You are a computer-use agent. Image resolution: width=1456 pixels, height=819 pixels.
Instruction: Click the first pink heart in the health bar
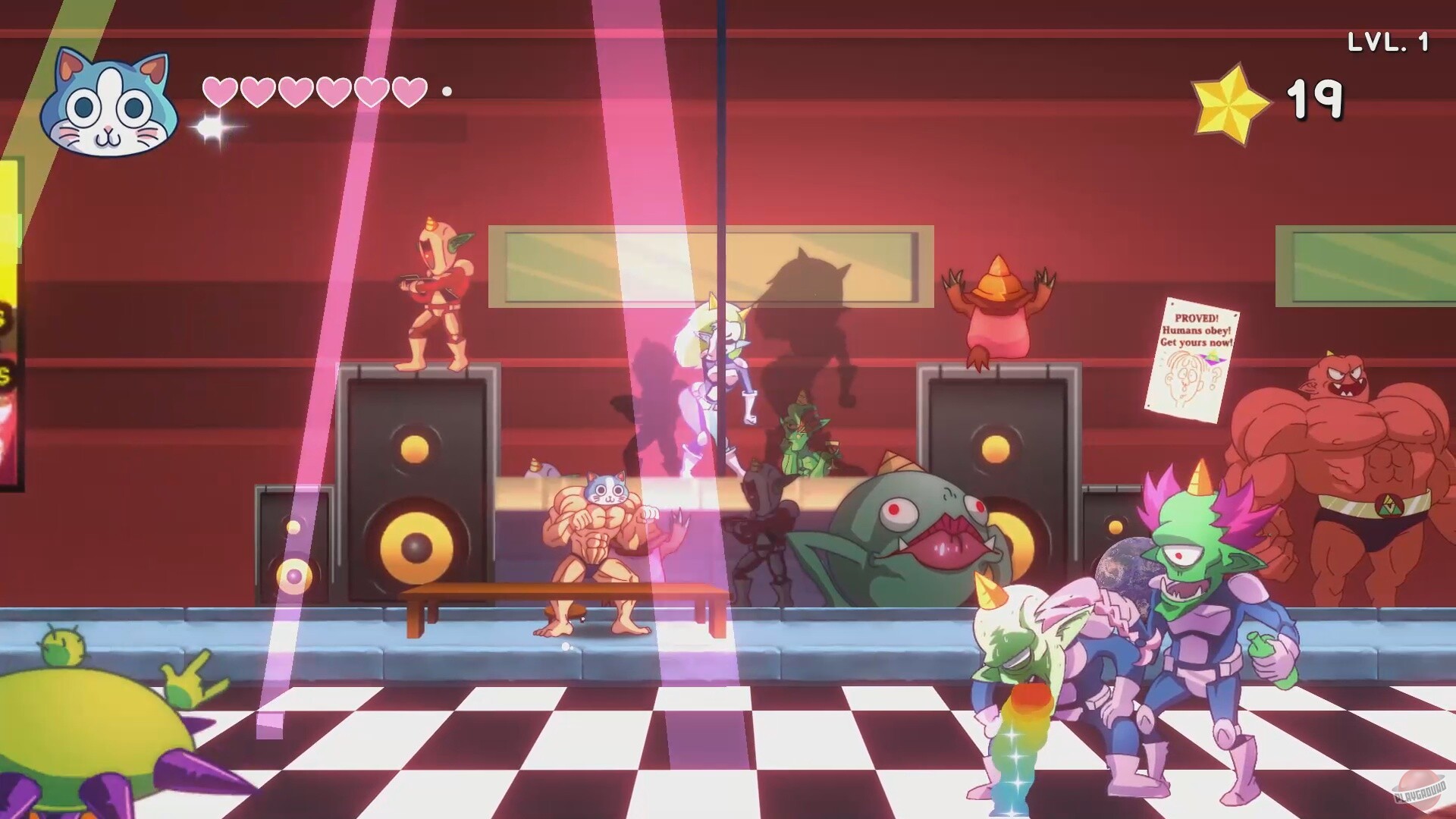221,91
